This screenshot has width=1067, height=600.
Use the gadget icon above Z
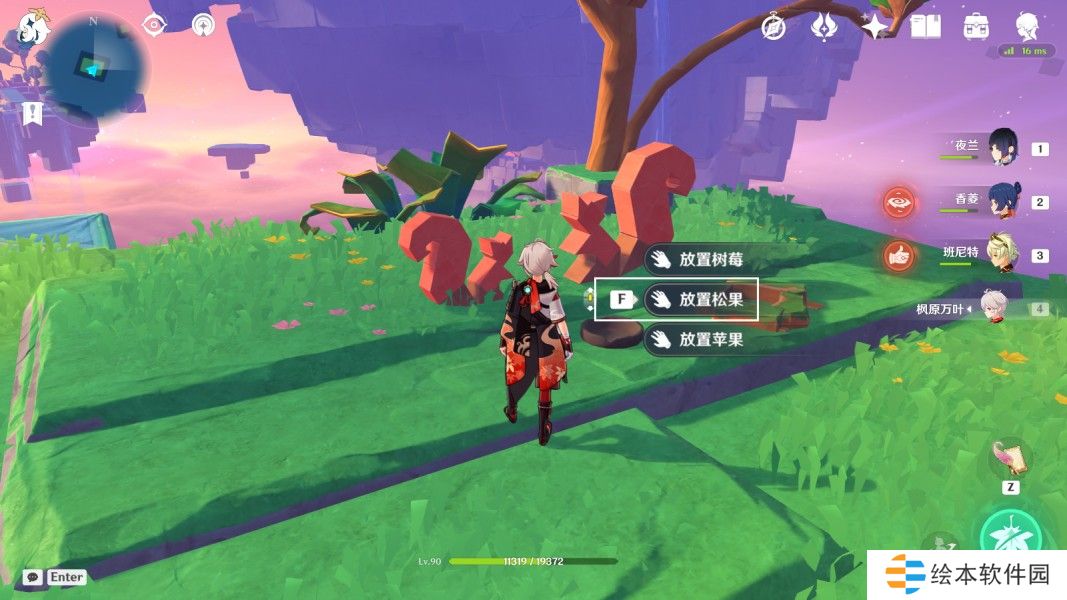[1010, 458]
